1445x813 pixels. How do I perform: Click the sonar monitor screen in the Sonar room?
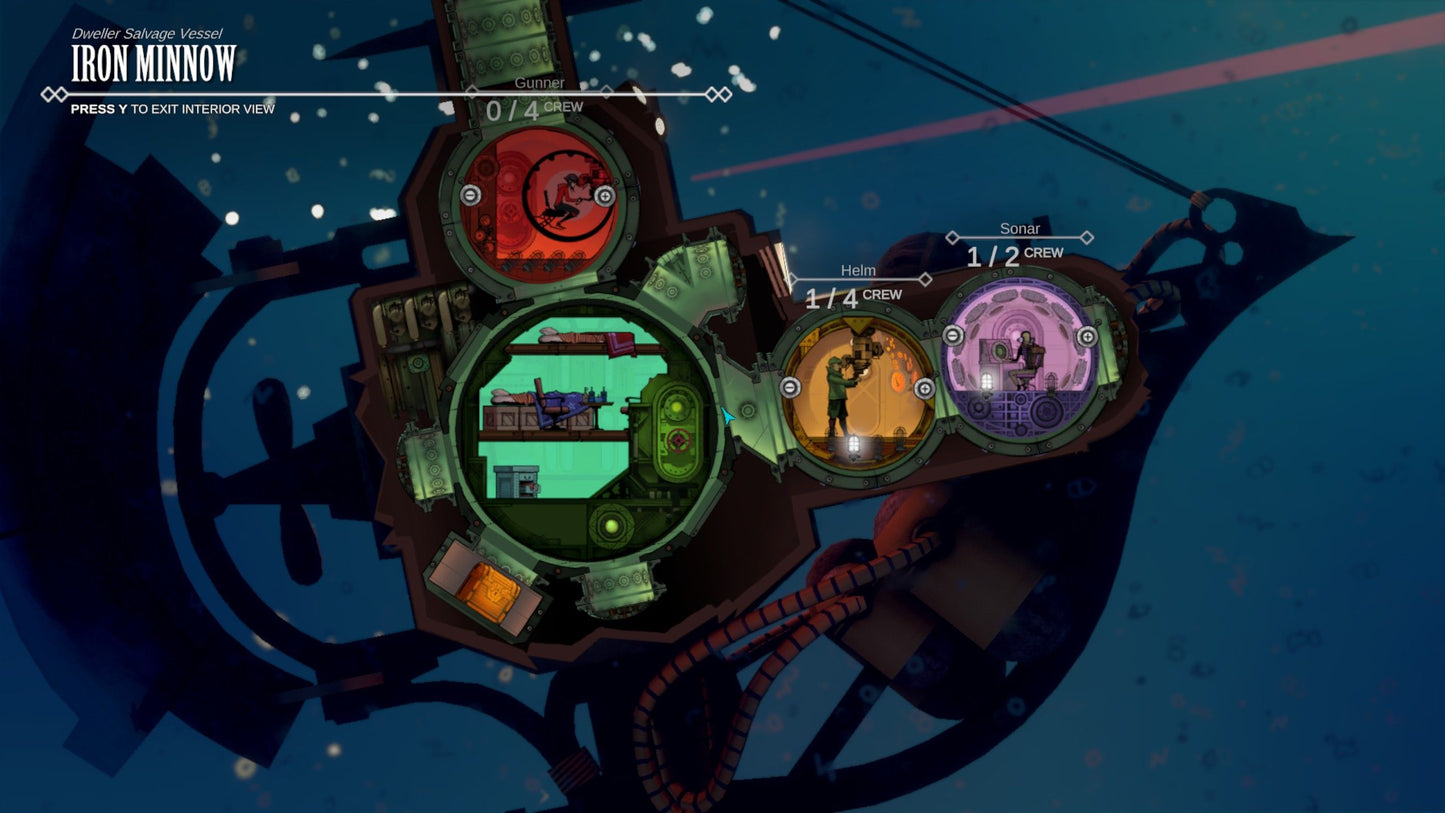tap(999, 350)
